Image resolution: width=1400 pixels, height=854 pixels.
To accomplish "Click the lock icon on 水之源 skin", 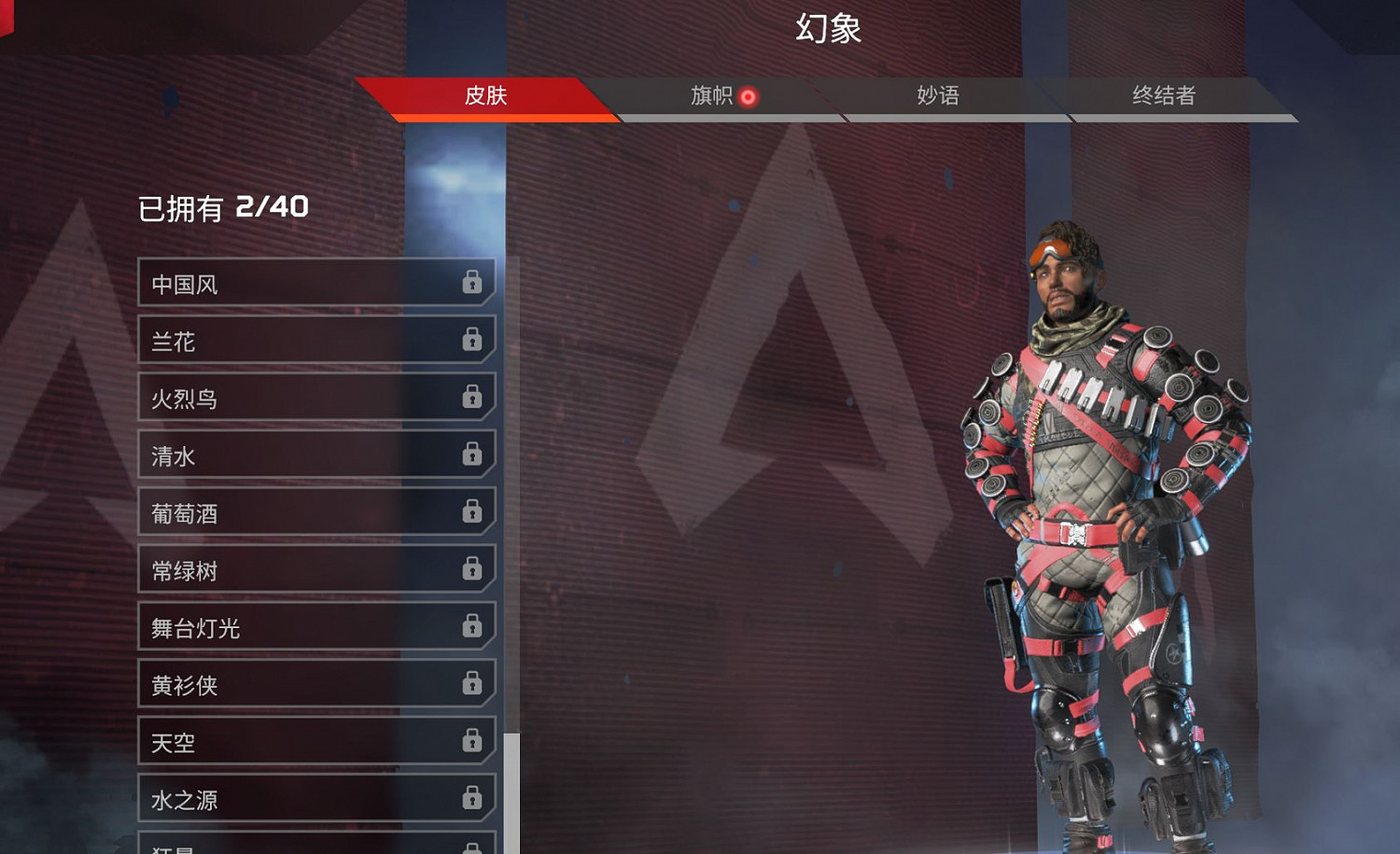I will click(472, 800).
